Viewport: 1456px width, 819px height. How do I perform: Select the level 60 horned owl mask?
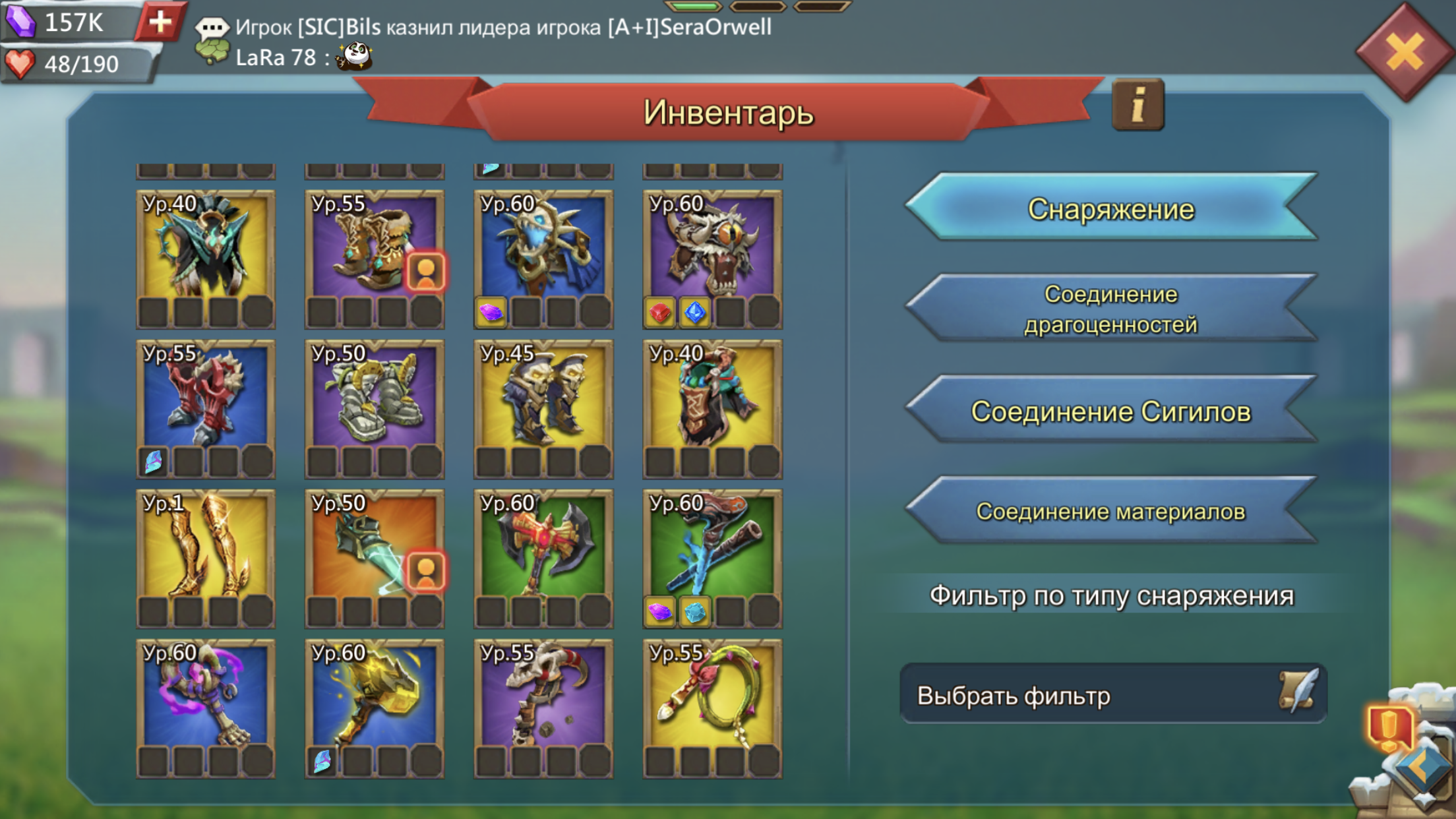tap(712, 249)
